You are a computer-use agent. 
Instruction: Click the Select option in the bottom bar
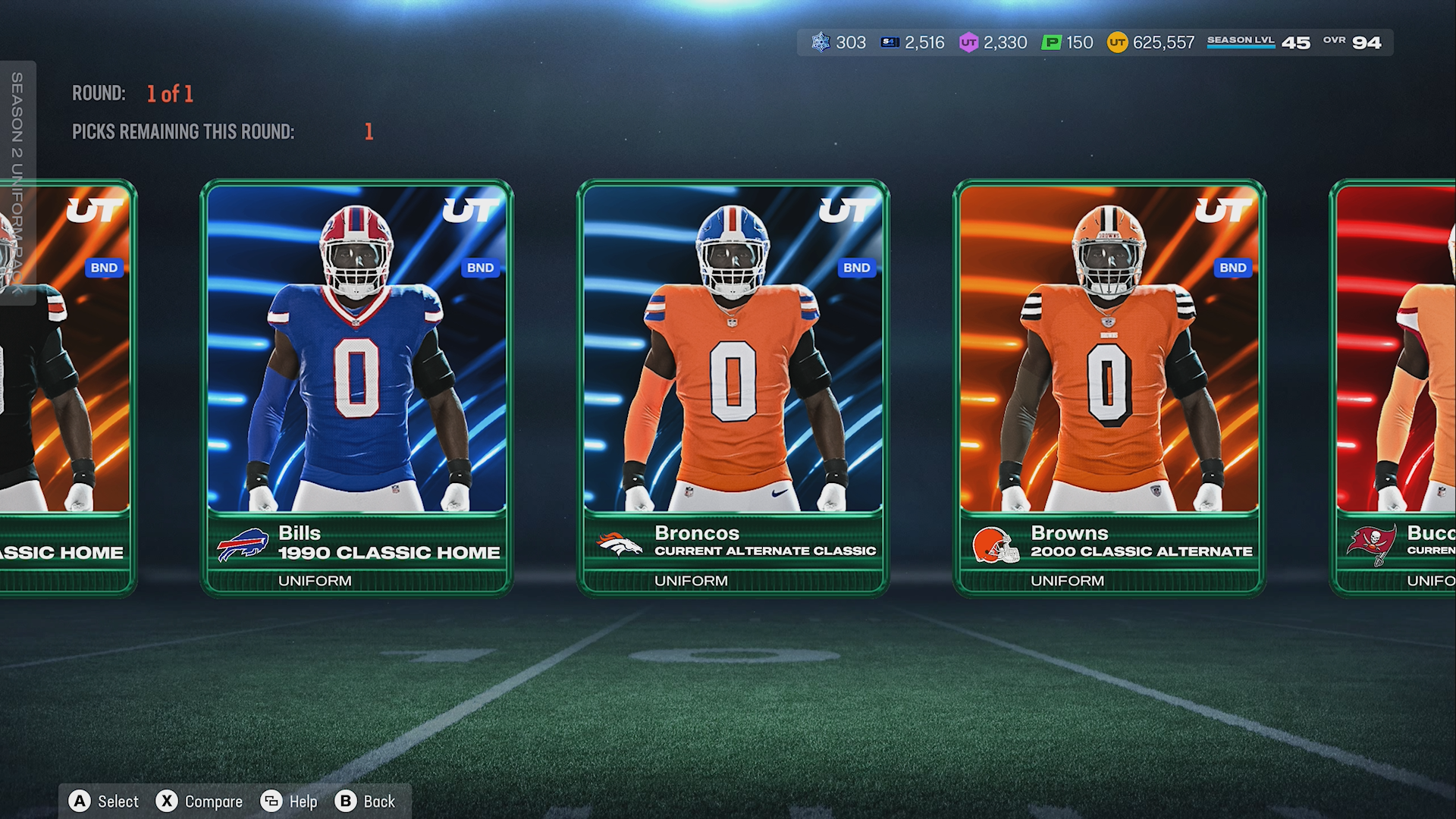click(x=105, y=802)
